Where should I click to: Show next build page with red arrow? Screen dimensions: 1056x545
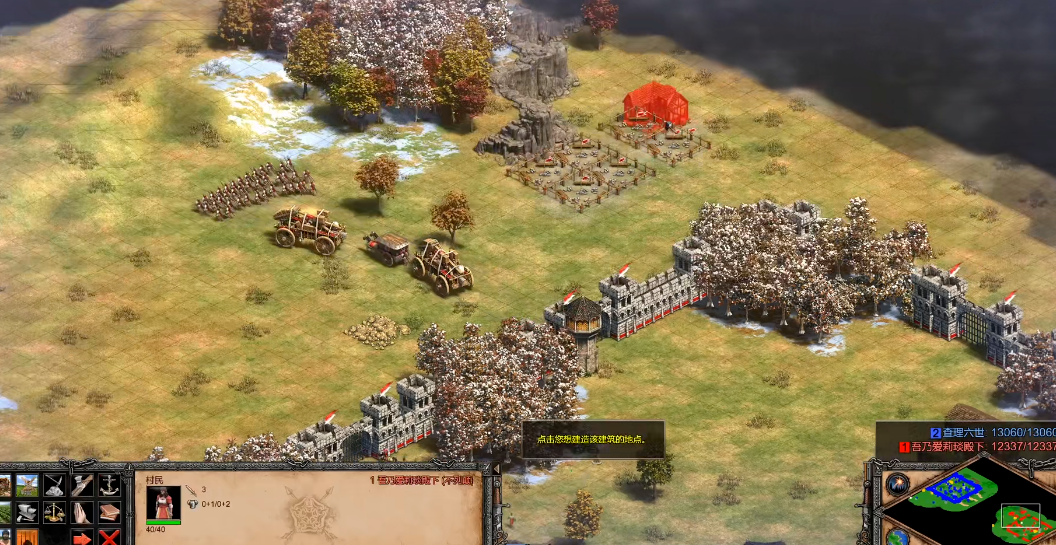point(82,538)
